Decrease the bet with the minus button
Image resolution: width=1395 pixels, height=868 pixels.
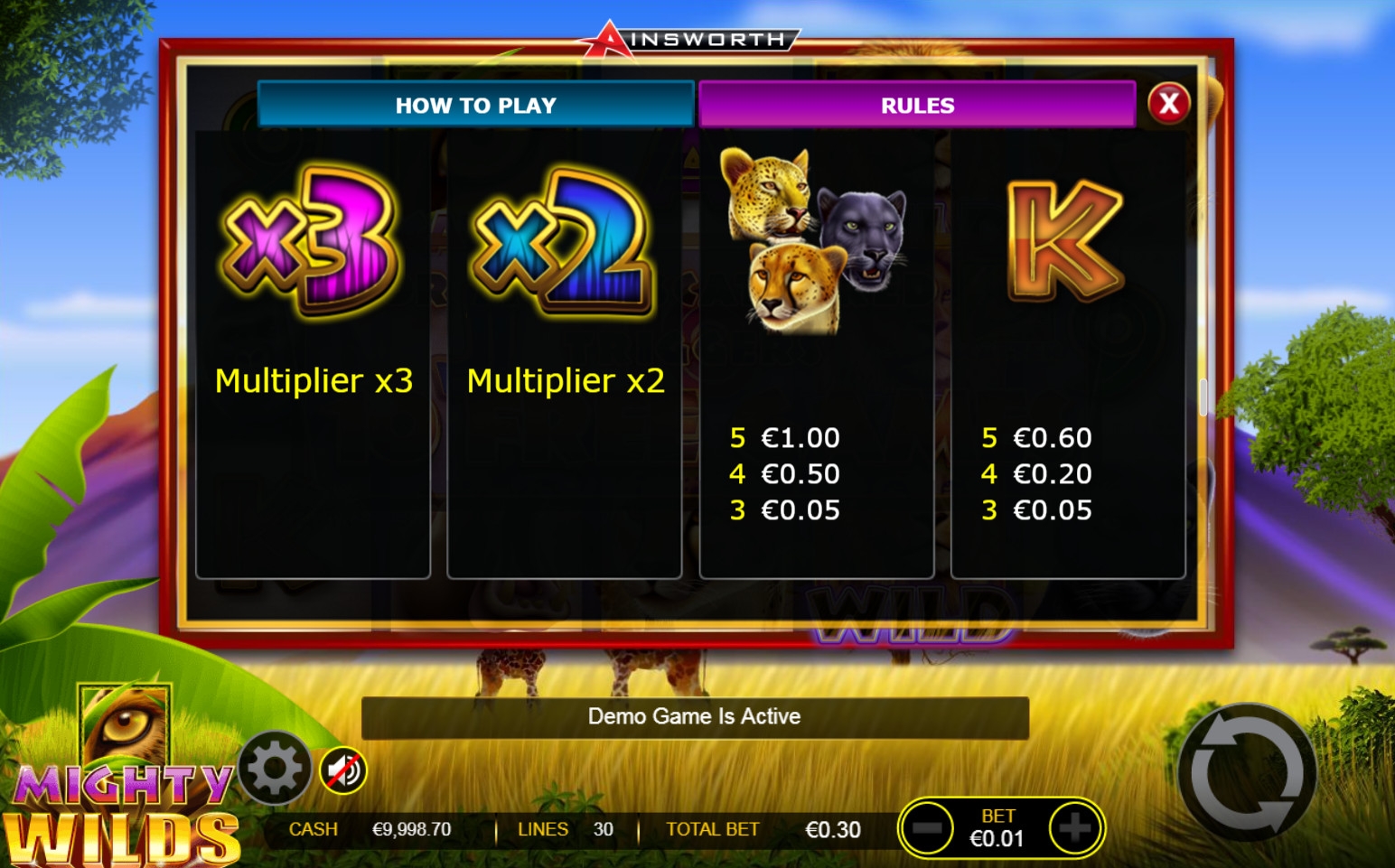[x=927, y=827]
